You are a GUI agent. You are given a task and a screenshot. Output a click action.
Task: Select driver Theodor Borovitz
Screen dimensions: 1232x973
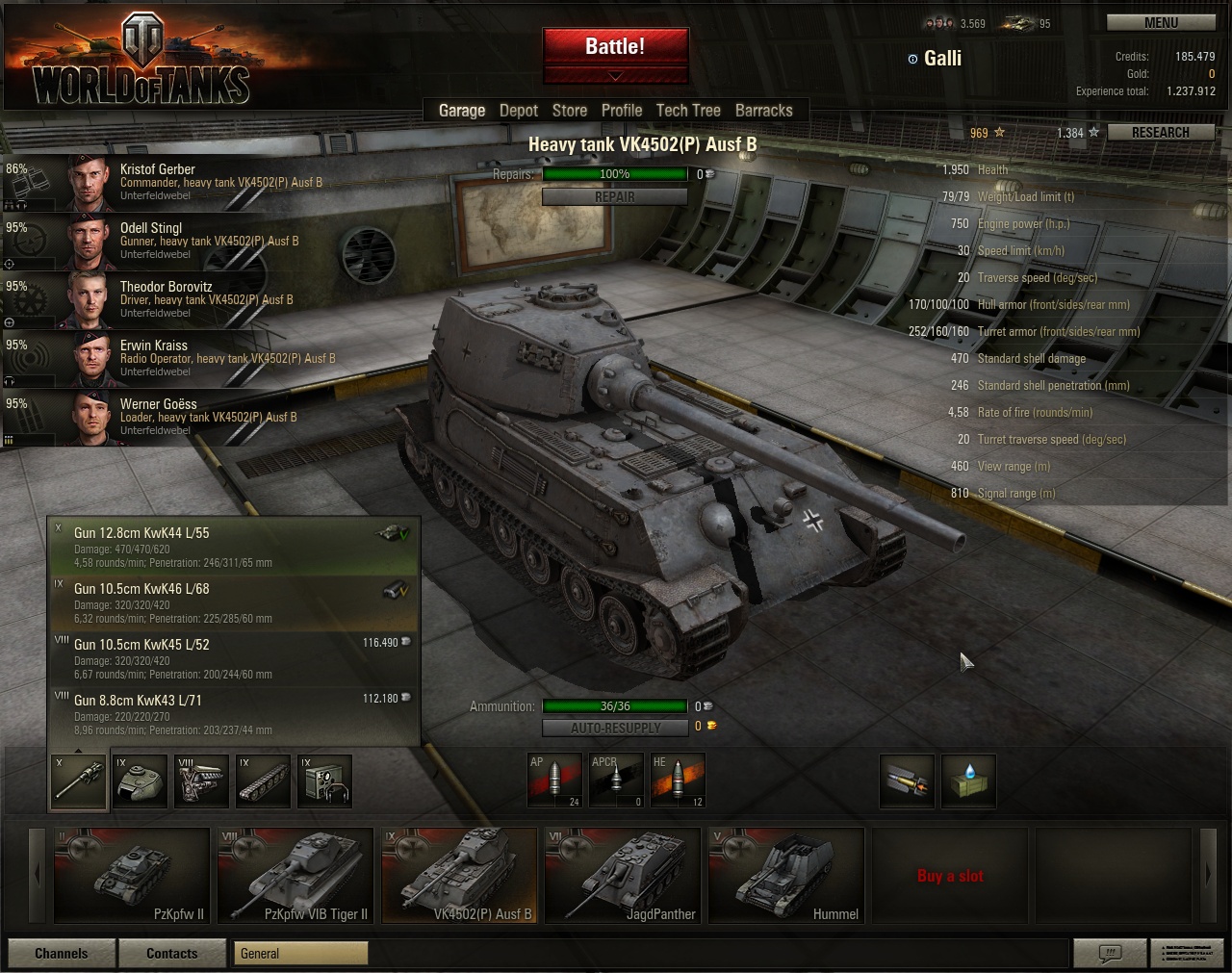tap(192, 299)
